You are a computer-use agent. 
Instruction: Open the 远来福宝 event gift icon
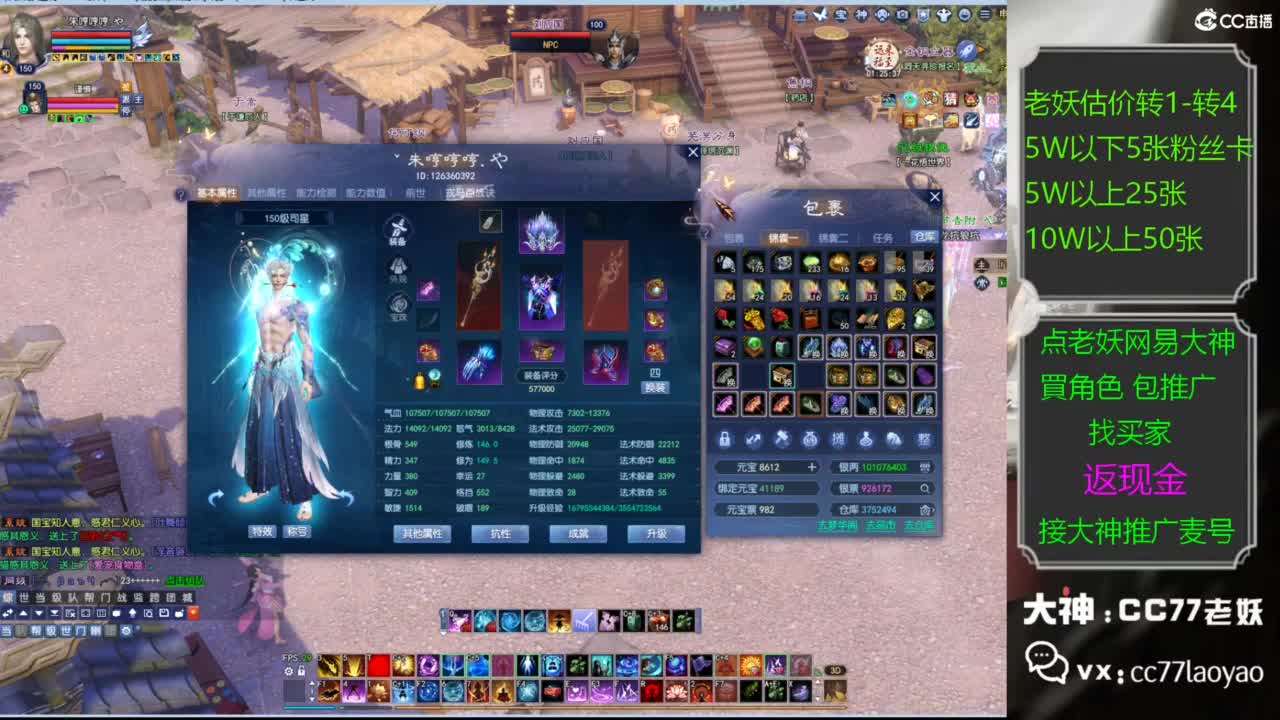coord(880,55)
